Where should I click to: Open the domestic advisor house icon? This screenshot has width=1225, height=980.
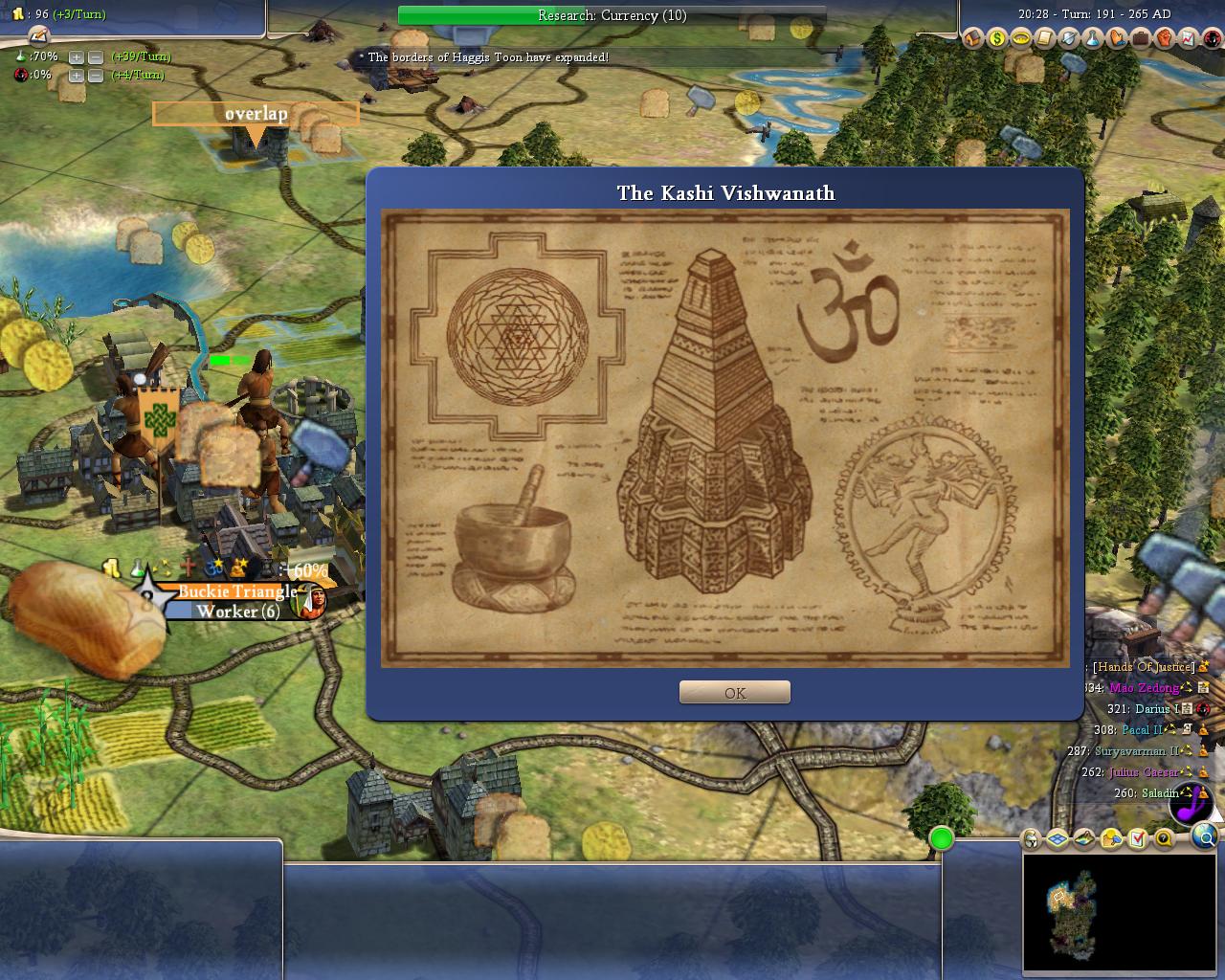[x=973, y=39]
